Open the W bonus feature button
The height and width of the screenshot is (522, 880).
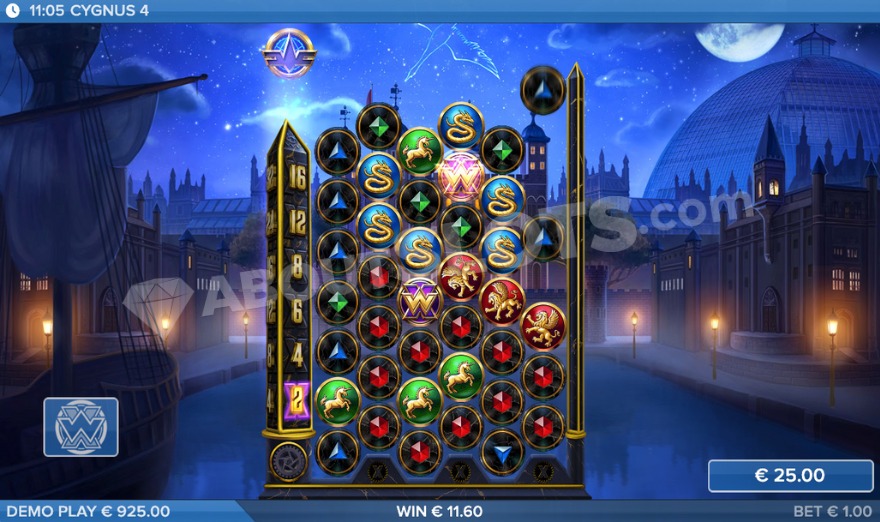click(81, 427)
